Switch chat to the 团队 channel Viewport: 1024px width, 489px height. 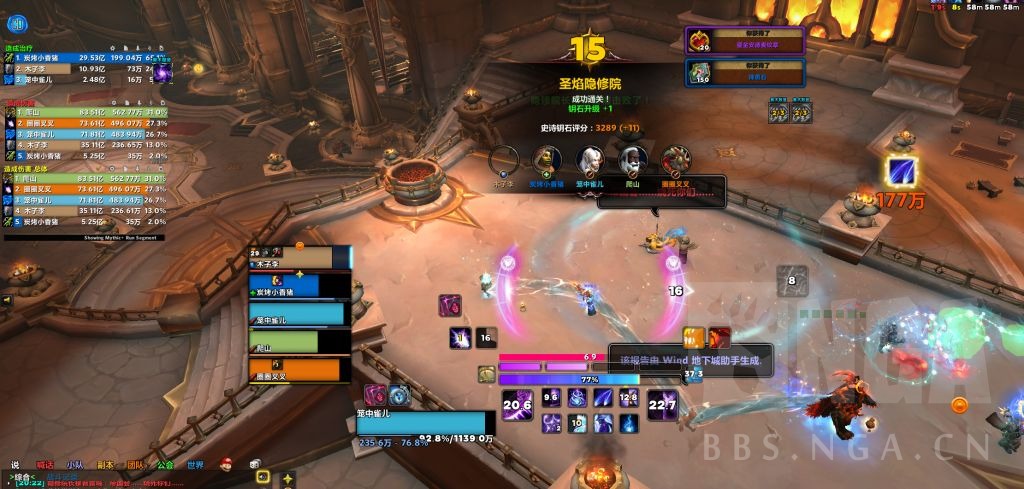click(135, 465)
